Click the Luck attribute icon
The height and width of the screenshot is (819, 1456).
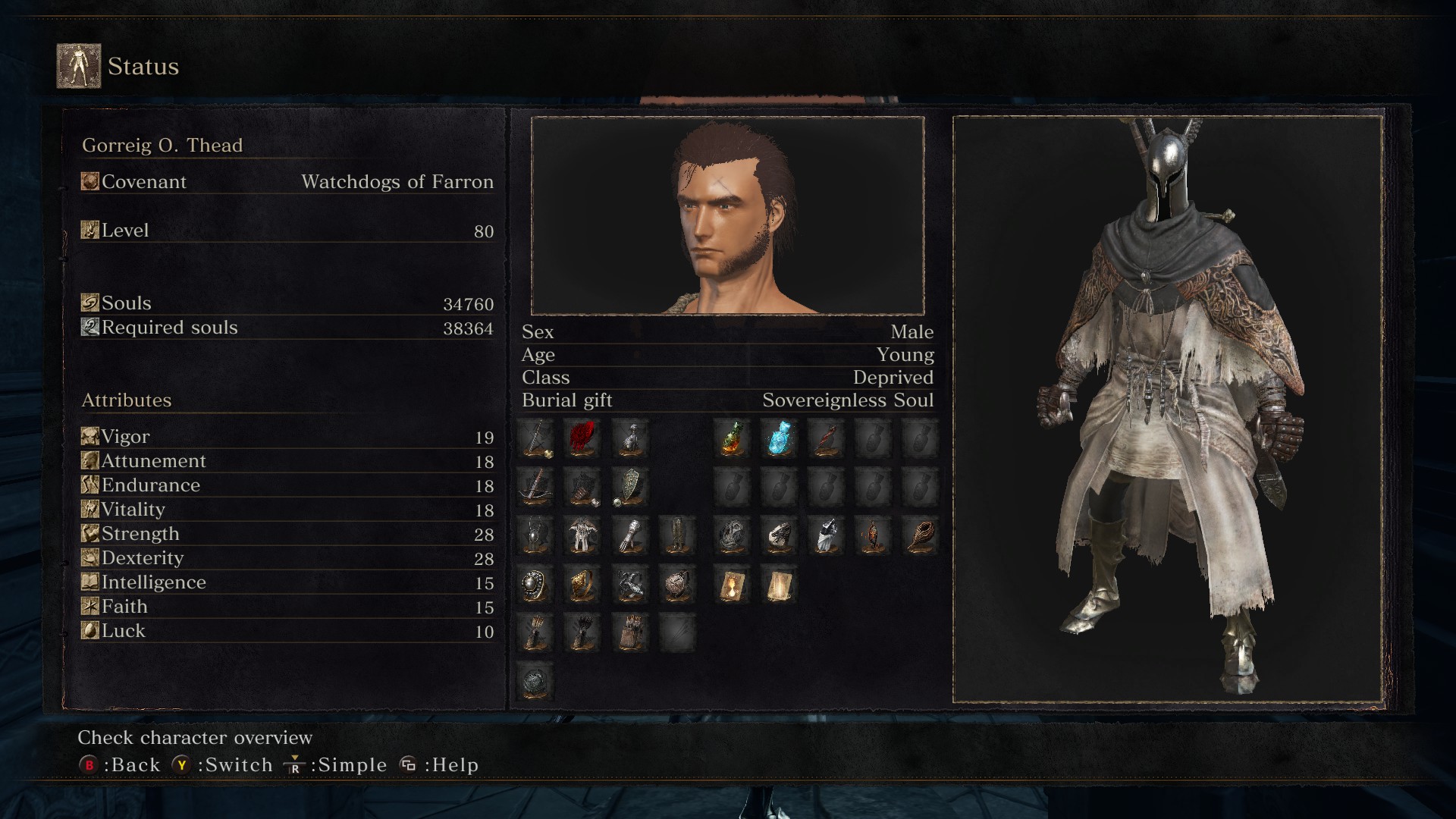tap(89, 629)
